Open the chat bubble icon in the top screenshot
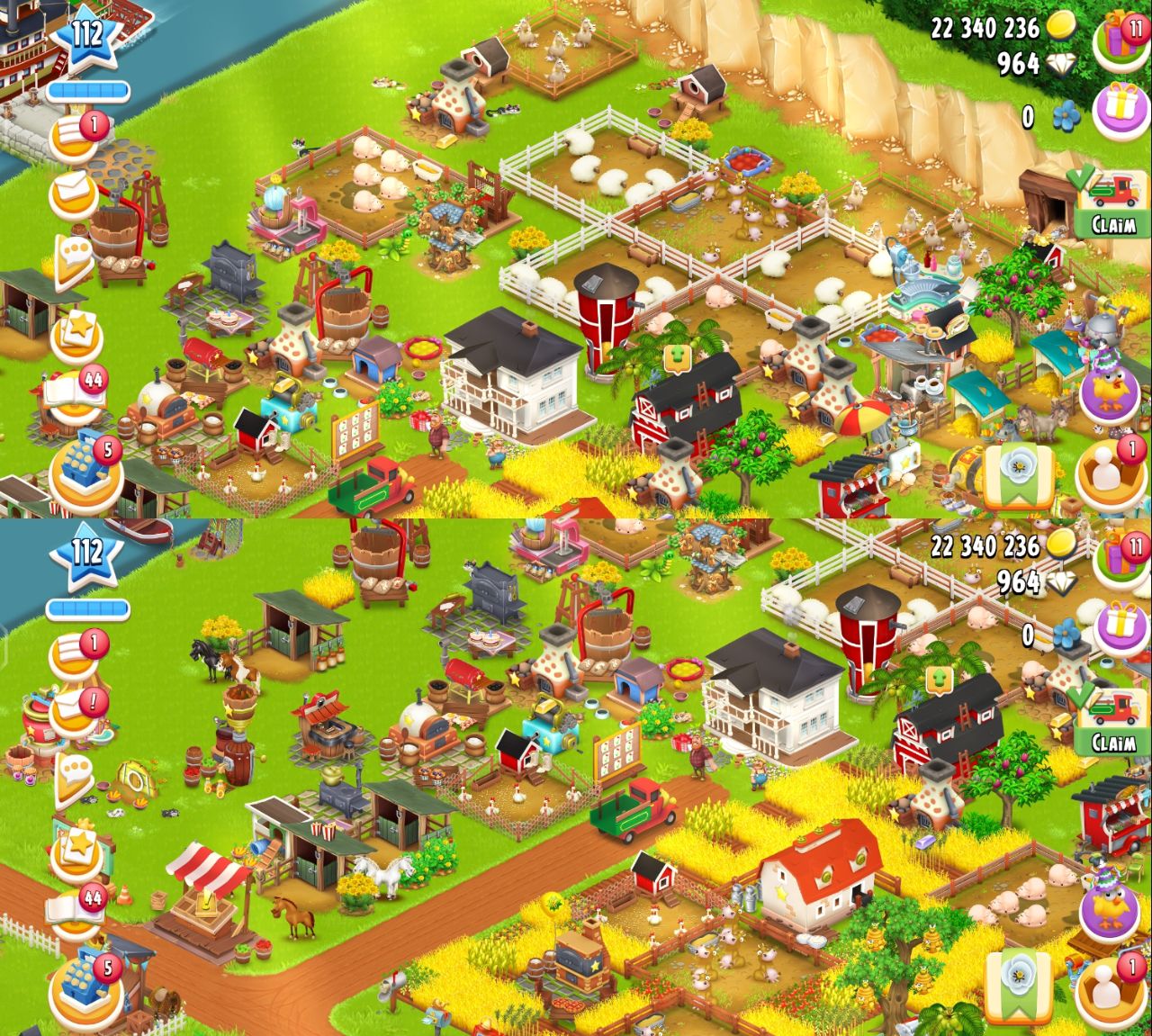This screenshot has width=1152, height=1036. [74, 258]
